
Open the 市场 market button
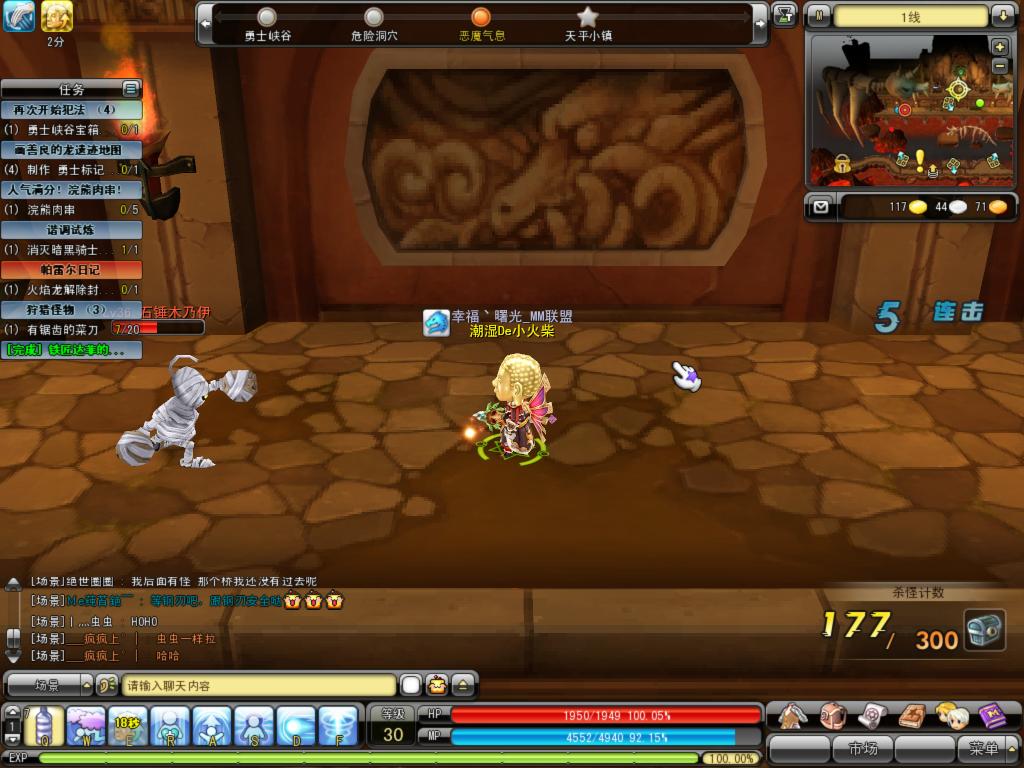(862, 748)
